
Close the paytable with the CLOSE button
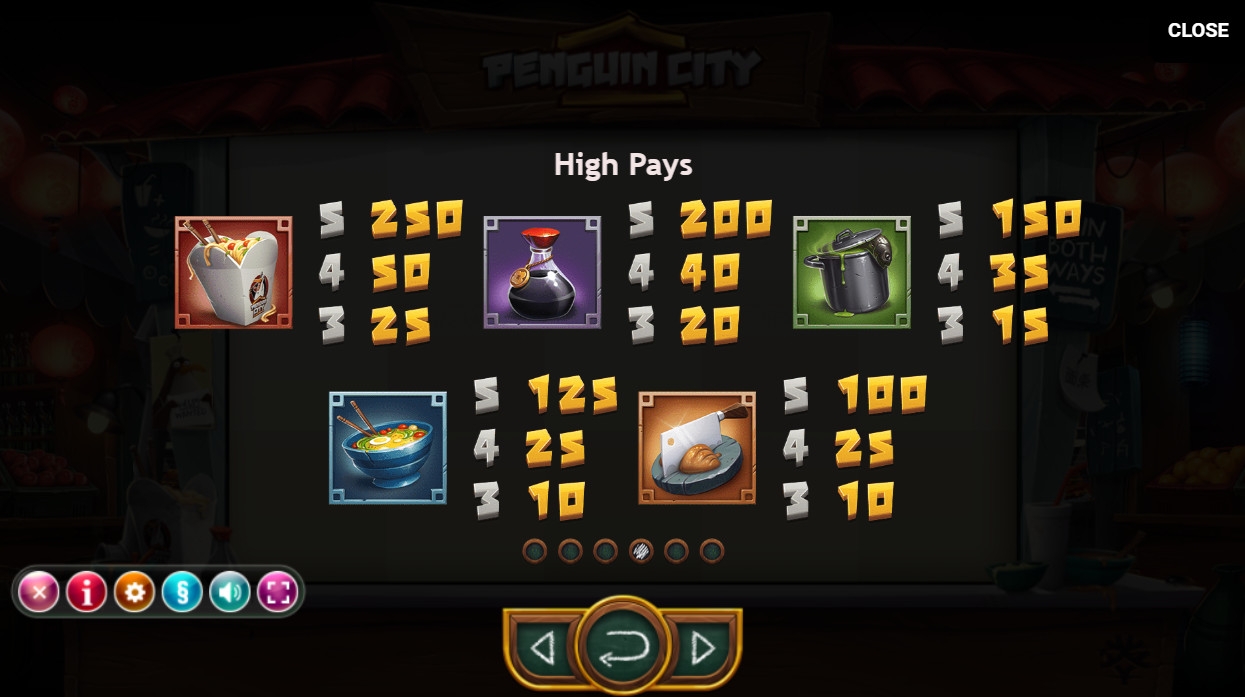click(1197, 30)
